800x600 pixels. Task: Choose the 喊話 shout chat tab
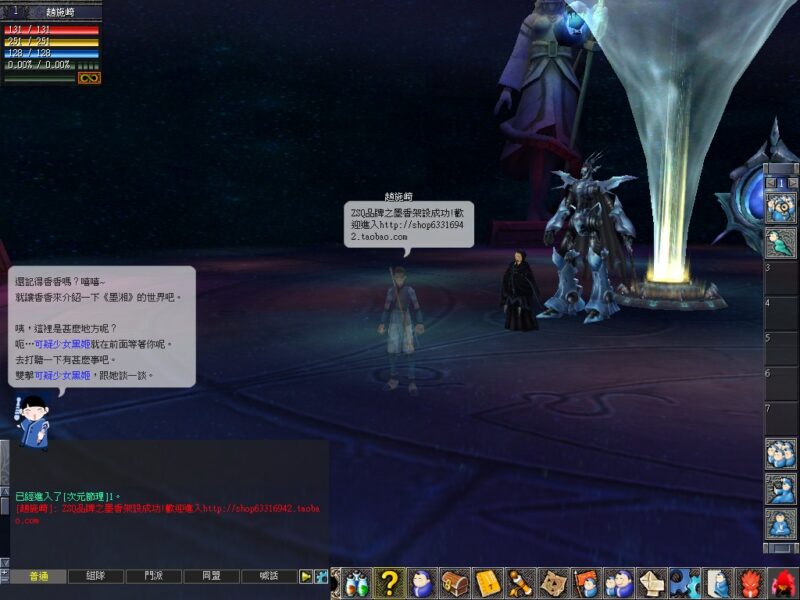(268, 576)
